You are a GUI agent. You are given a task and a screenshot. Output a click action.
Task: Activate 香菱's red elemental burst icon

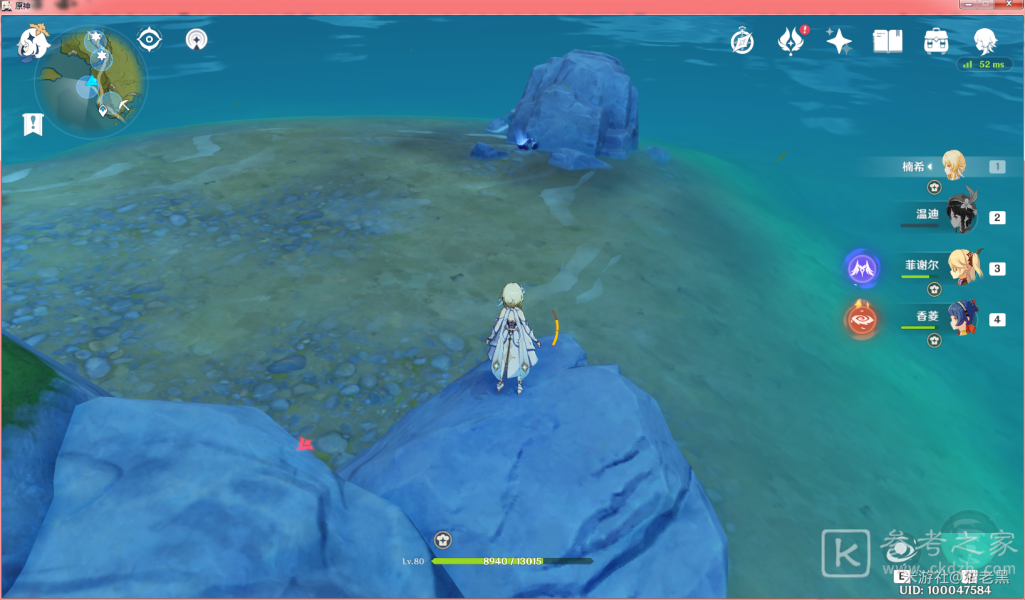[x=862, y=319]
